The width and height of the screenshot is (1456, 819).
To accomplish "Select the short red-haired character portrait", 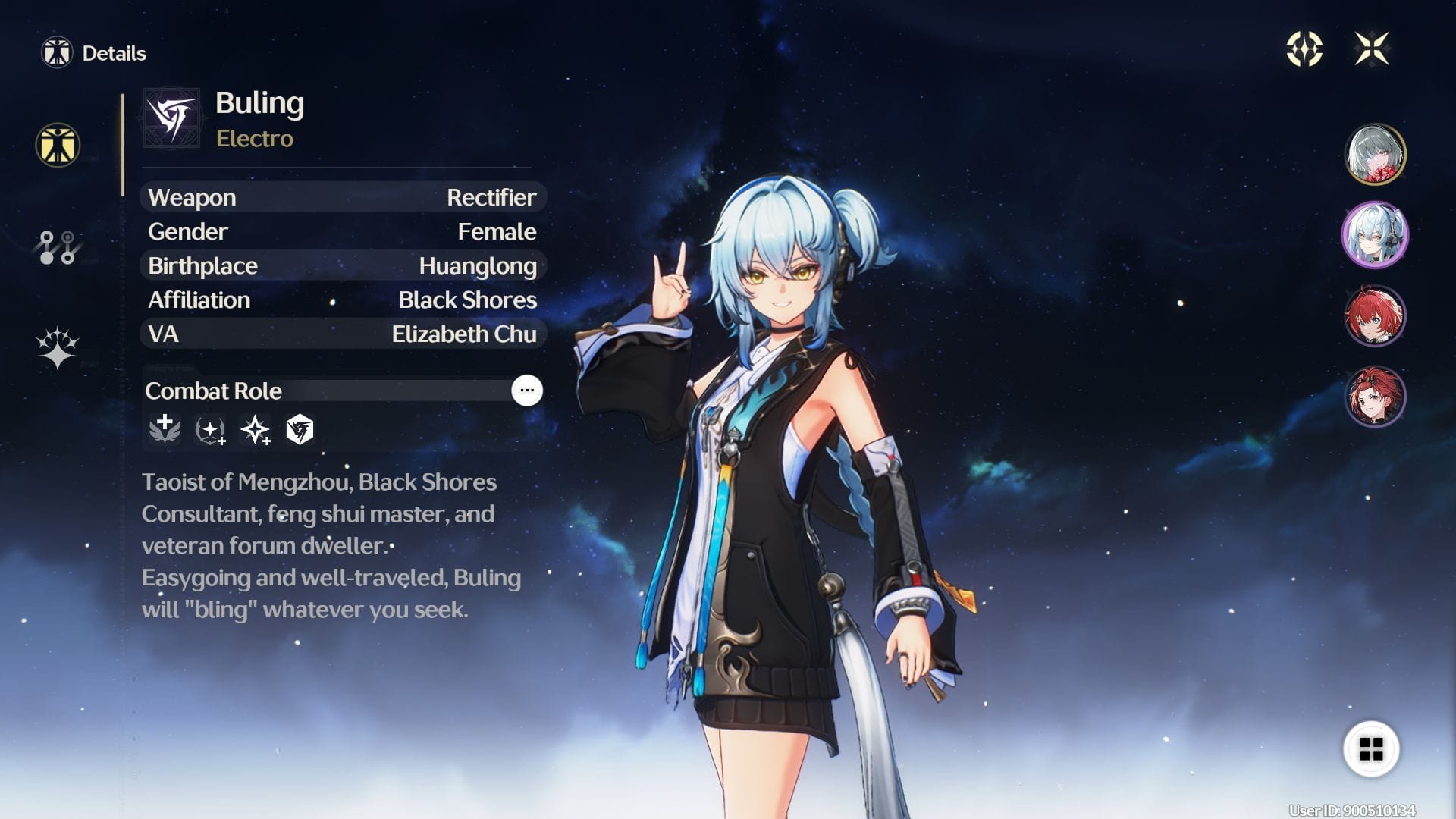I will [x=1375, y=315].
